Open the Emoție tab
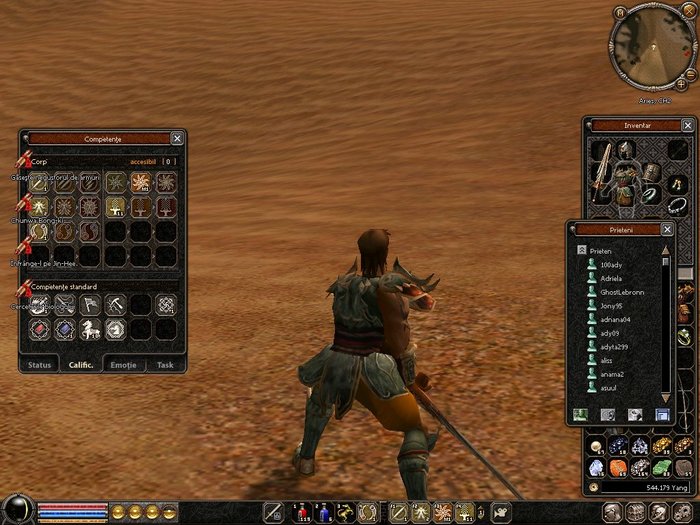Image resolution: width=700 pixels, height=525 pixels. pyautogui.click(x=124, y=365)
